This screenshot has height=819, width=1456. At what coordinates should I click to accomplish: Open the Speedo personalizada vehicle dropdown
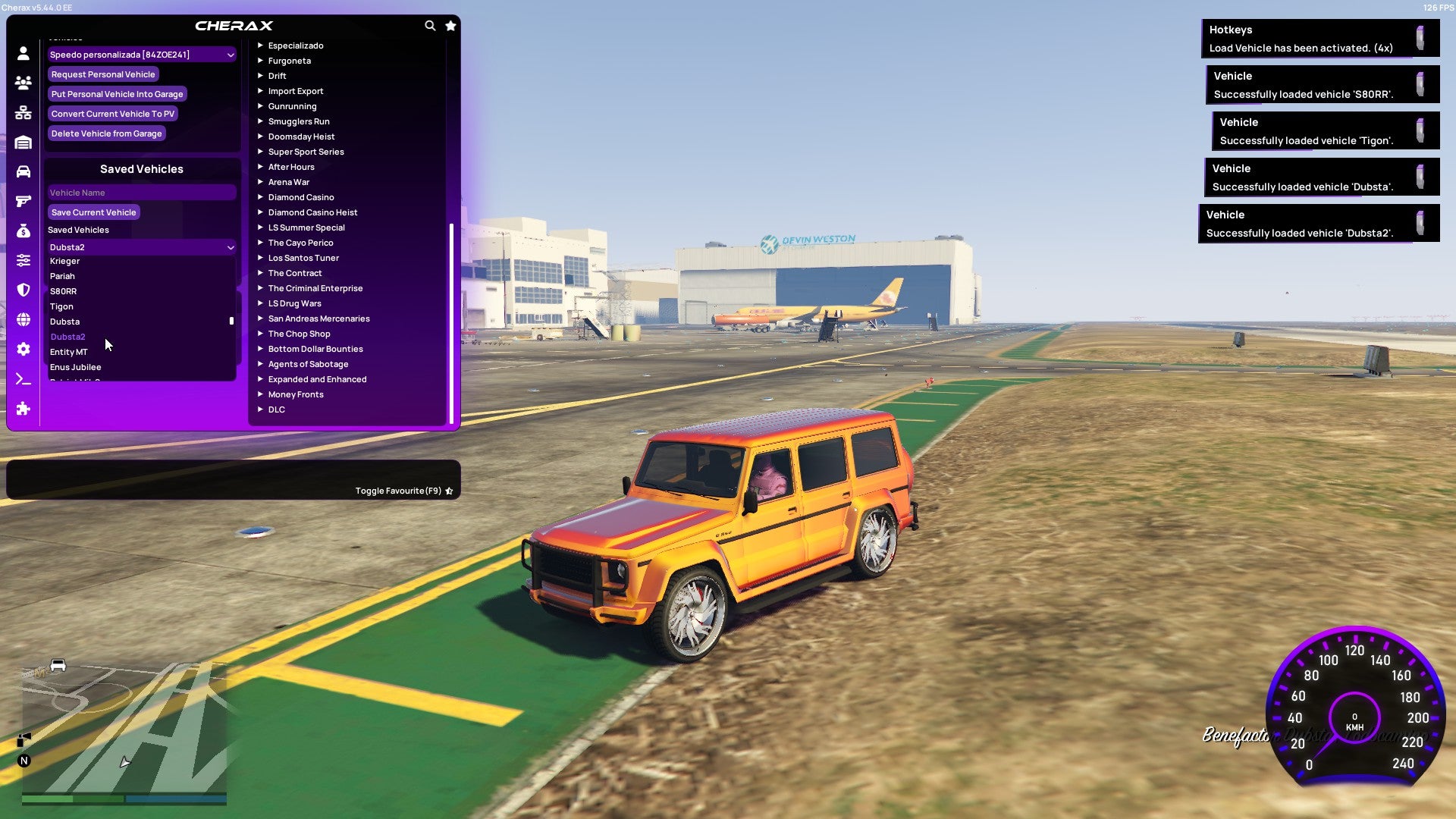141,54
